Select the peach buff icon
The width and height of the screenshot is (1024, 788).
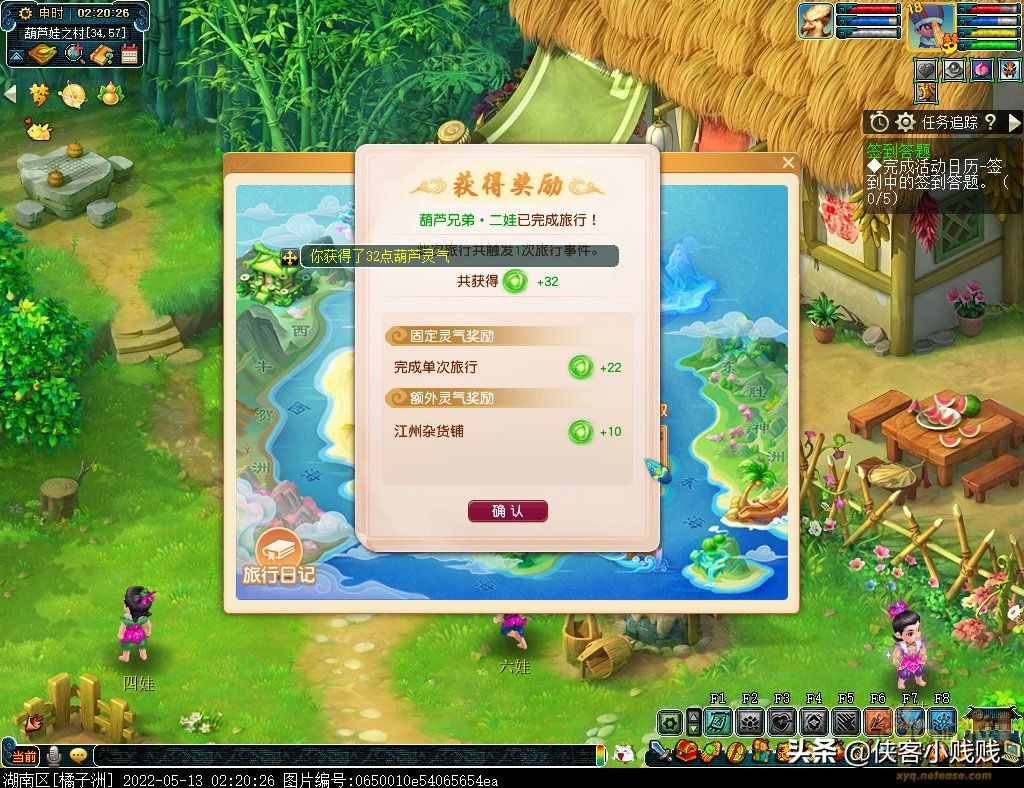point(981,70)
